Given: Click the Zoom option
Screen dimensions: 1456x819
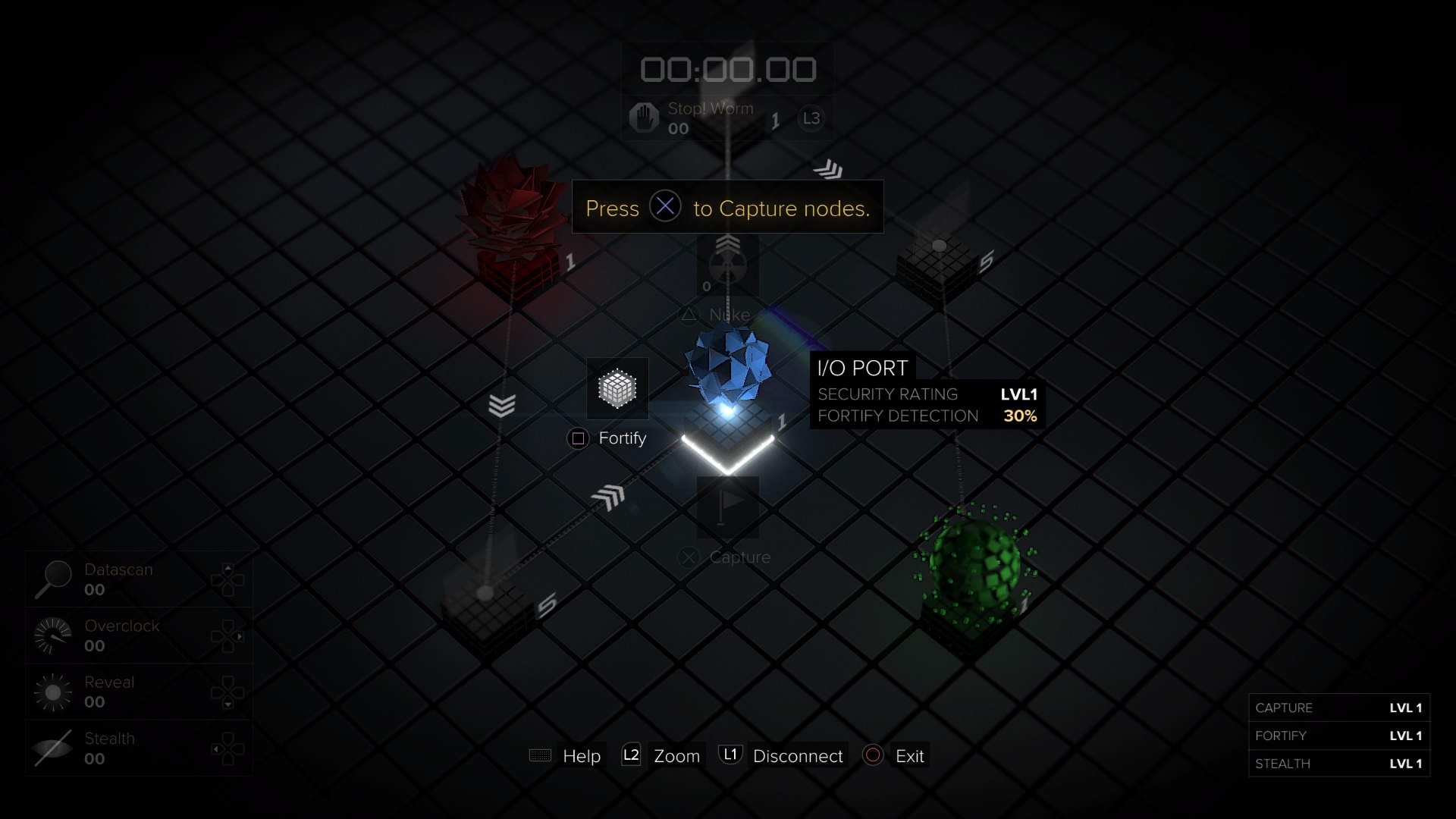Looking at the screenshot, I should pyautogui.click(x=676, y=756).
